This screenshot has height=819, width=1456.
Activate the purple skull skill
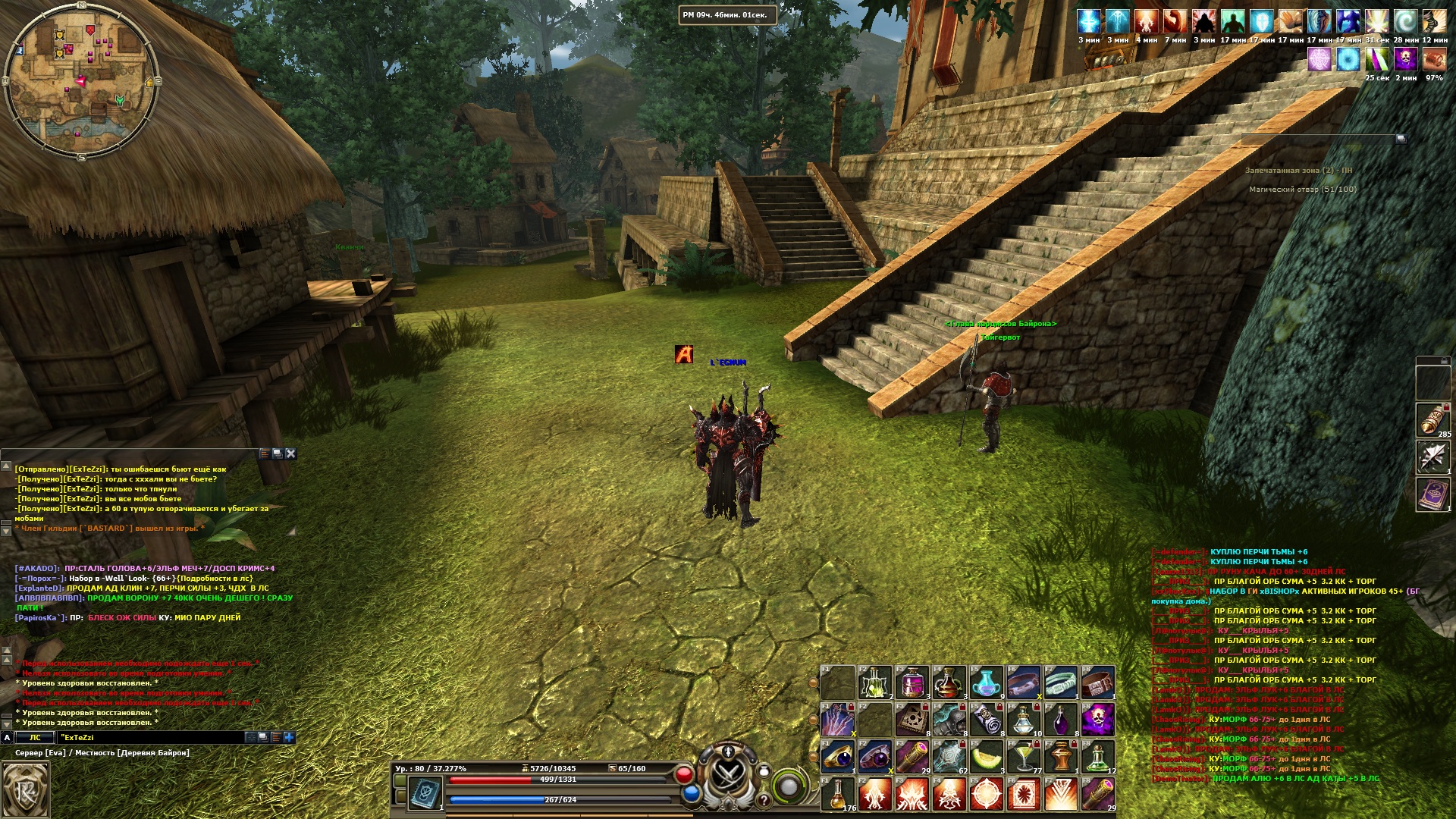coord(1098,719)
